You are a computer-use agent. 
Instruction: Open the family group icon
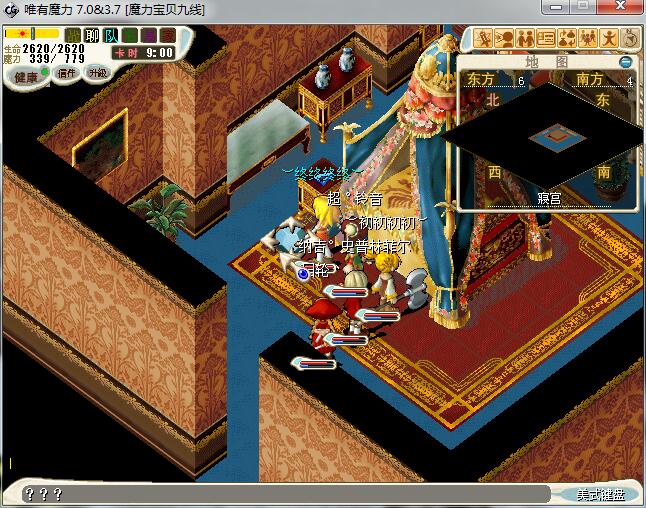[x=589, y=38]
